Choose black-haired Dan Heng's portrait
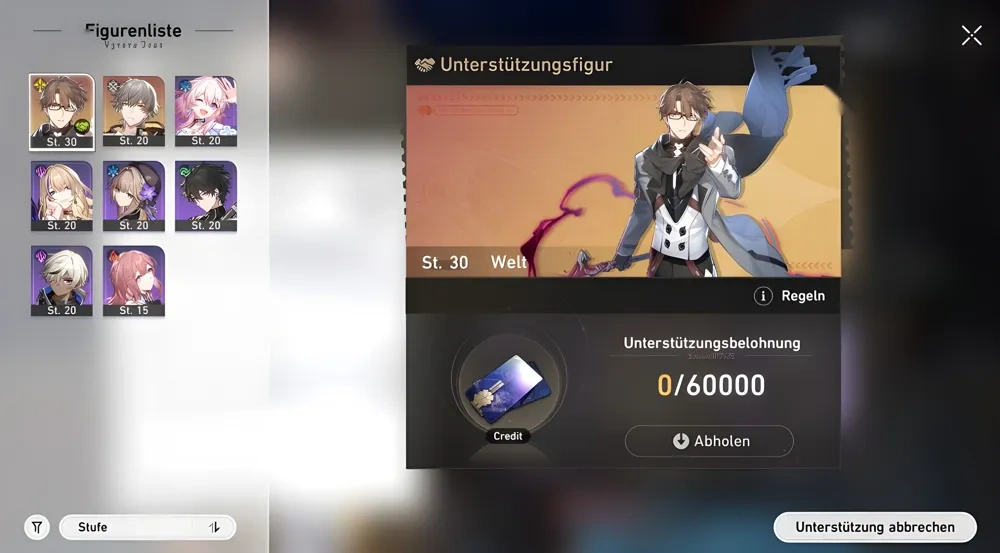The image size is (1000, 553). (x=206, y=196)
